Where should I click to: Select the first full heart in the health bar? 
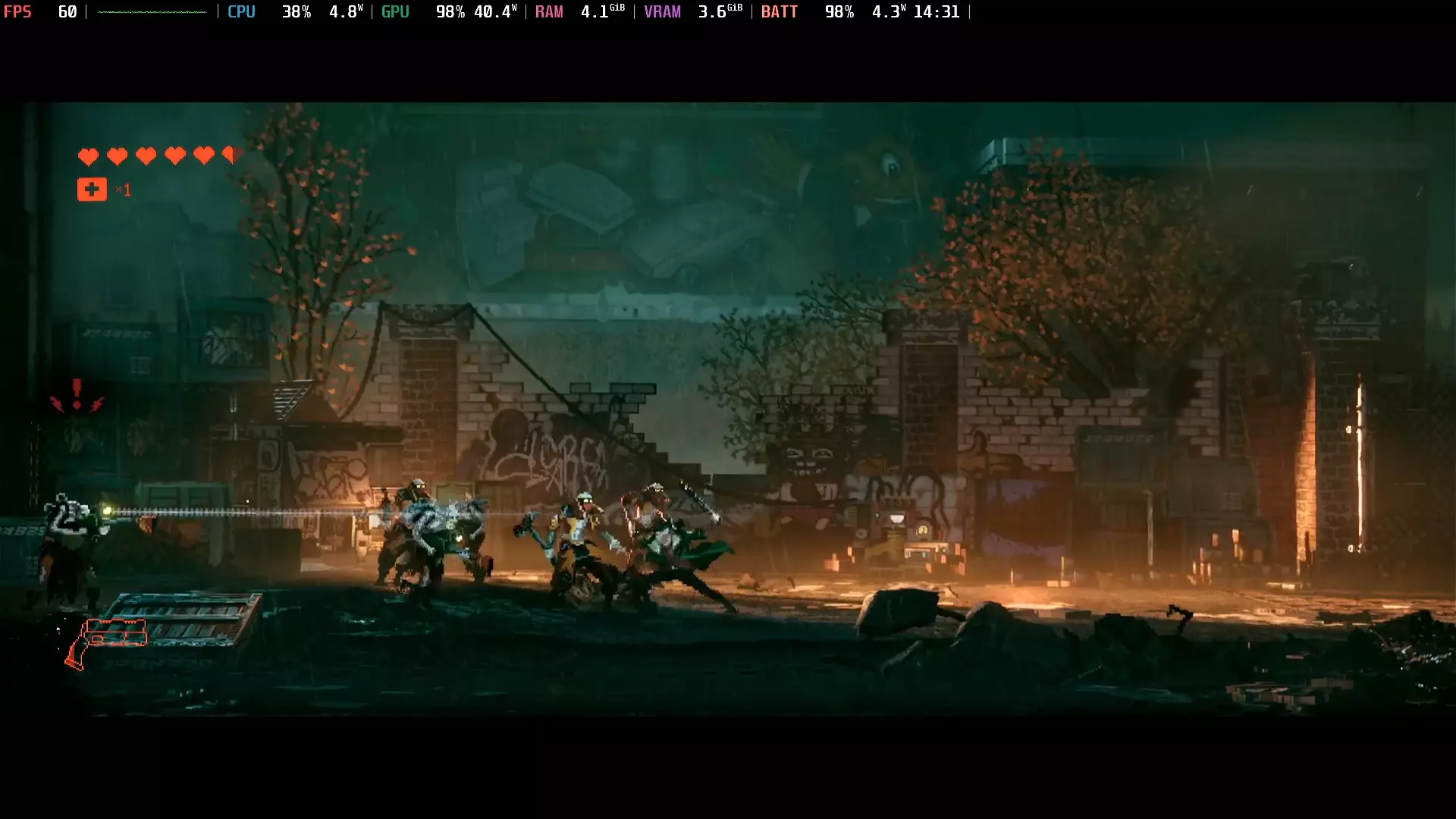(89, 156)
